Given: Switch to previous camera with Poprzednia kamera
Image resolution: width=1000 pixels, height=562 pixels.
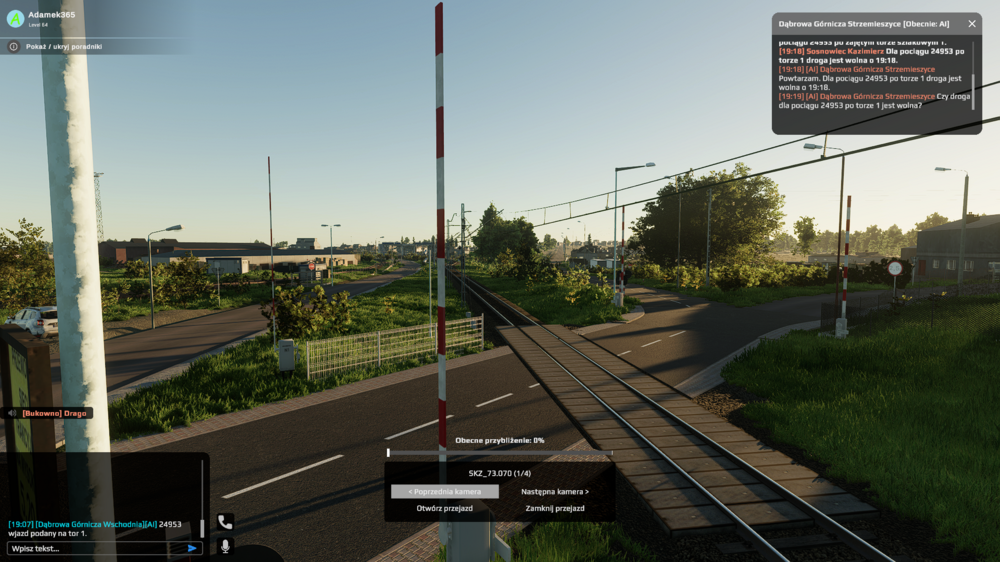Looking at the screenshot, I should [x=444, y=492].
